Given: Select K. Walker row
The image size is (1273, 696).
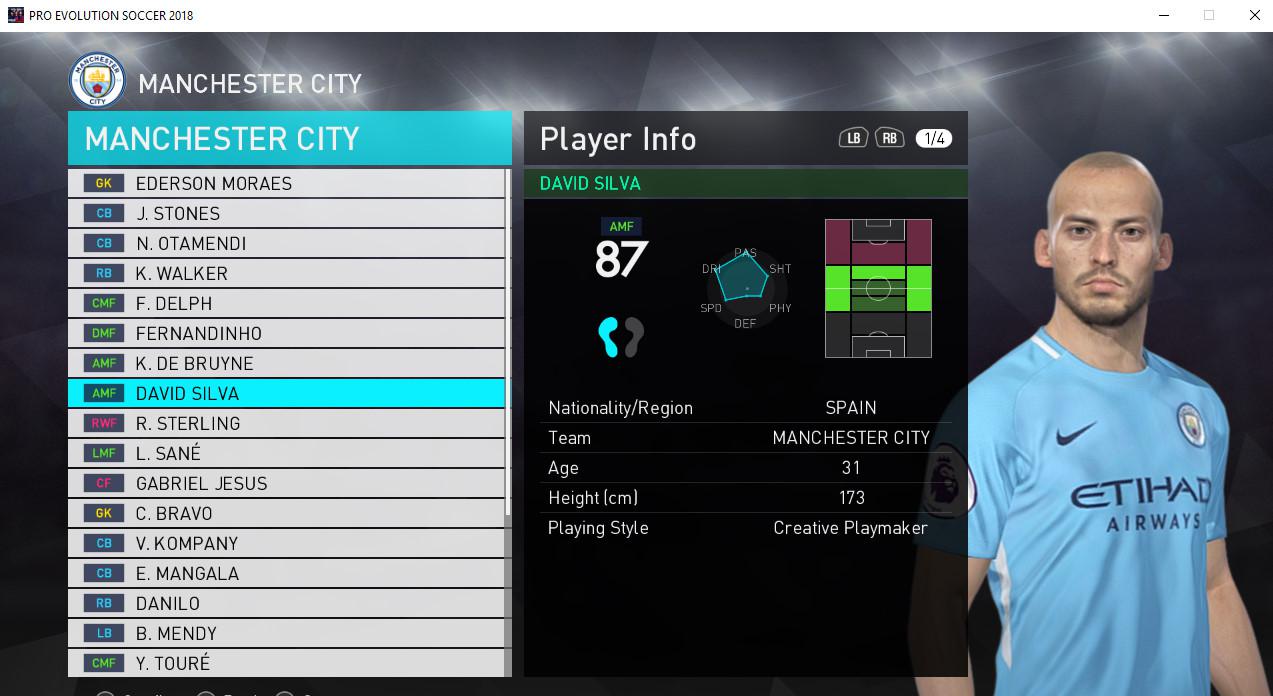Looking at the screenshot, I should (x=287, y=273).
